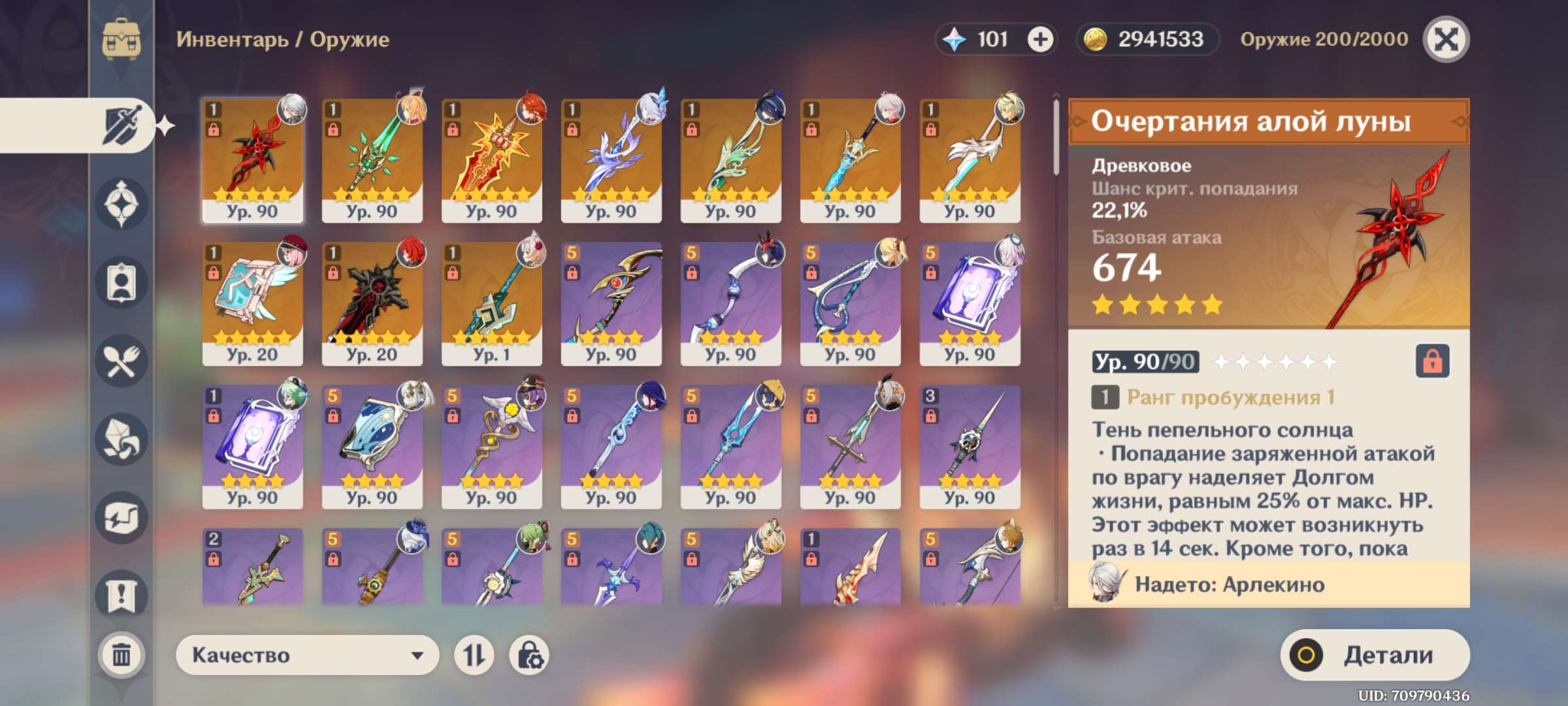Click the trash can delete button
The height and width of the screenshot is (706, 1568).
click(x=122, y=654)
